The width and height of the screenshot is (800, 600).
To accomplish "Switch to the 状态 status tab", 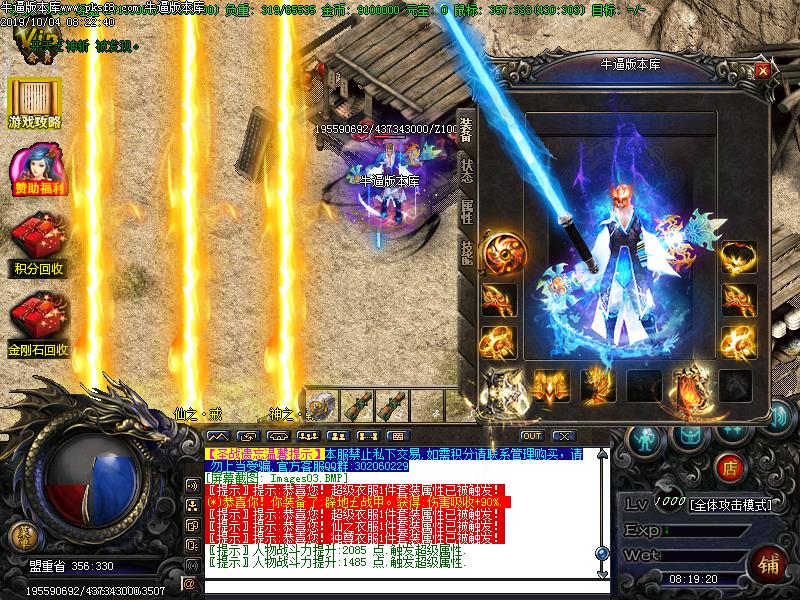I will click(467, 171).
